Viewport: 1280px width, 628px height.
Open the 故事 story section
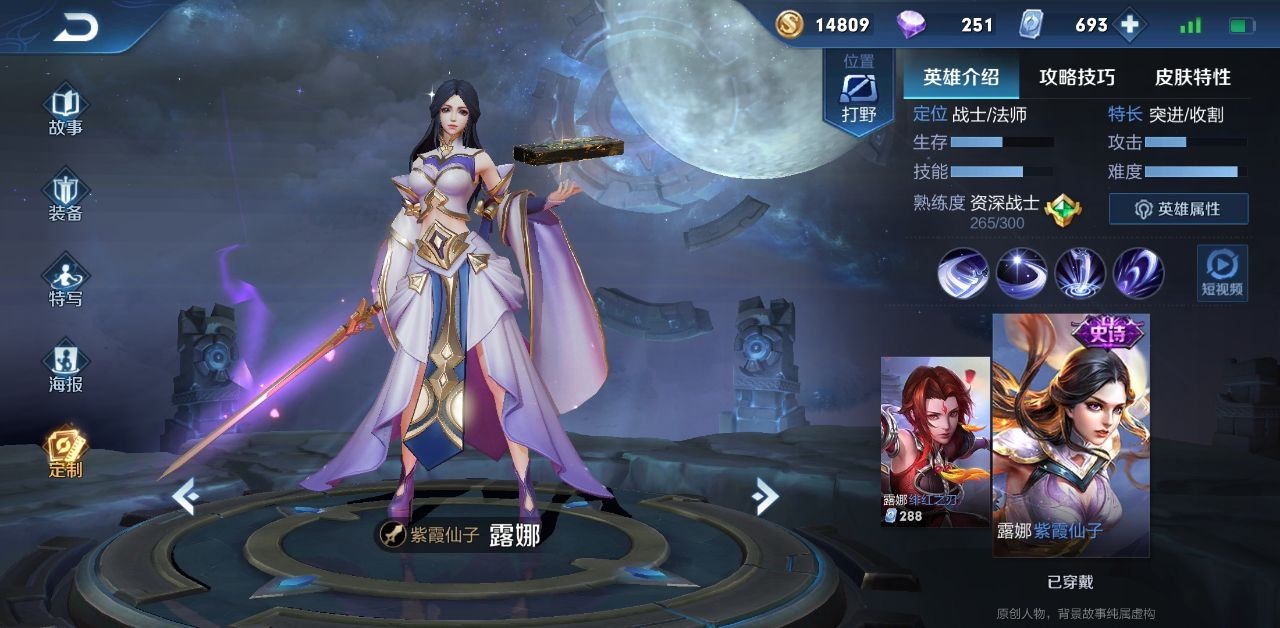(66, 111)
